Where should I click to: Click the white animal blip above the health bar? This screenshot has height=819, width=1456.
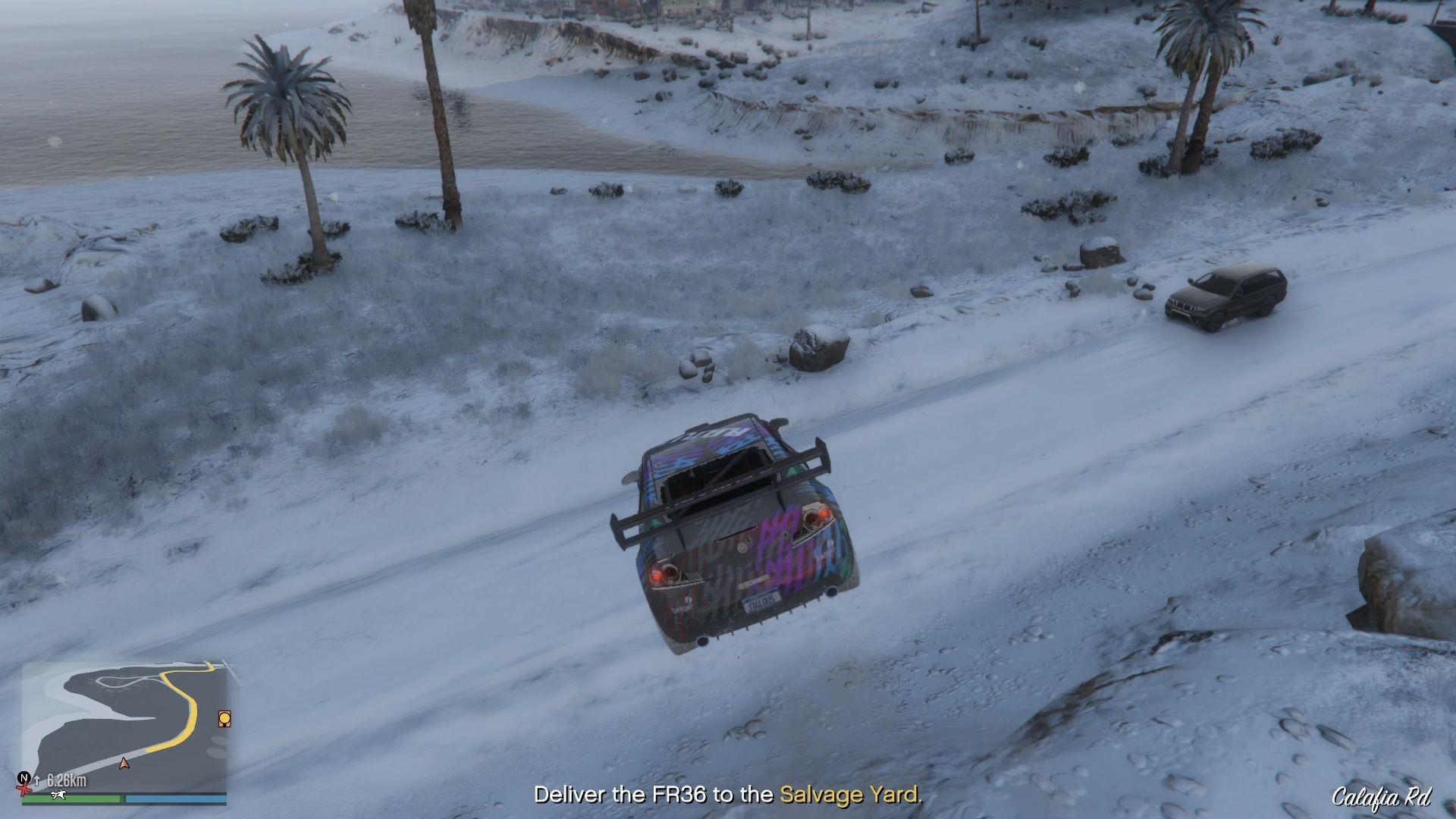pyautogui.click(x=58, y=795)
